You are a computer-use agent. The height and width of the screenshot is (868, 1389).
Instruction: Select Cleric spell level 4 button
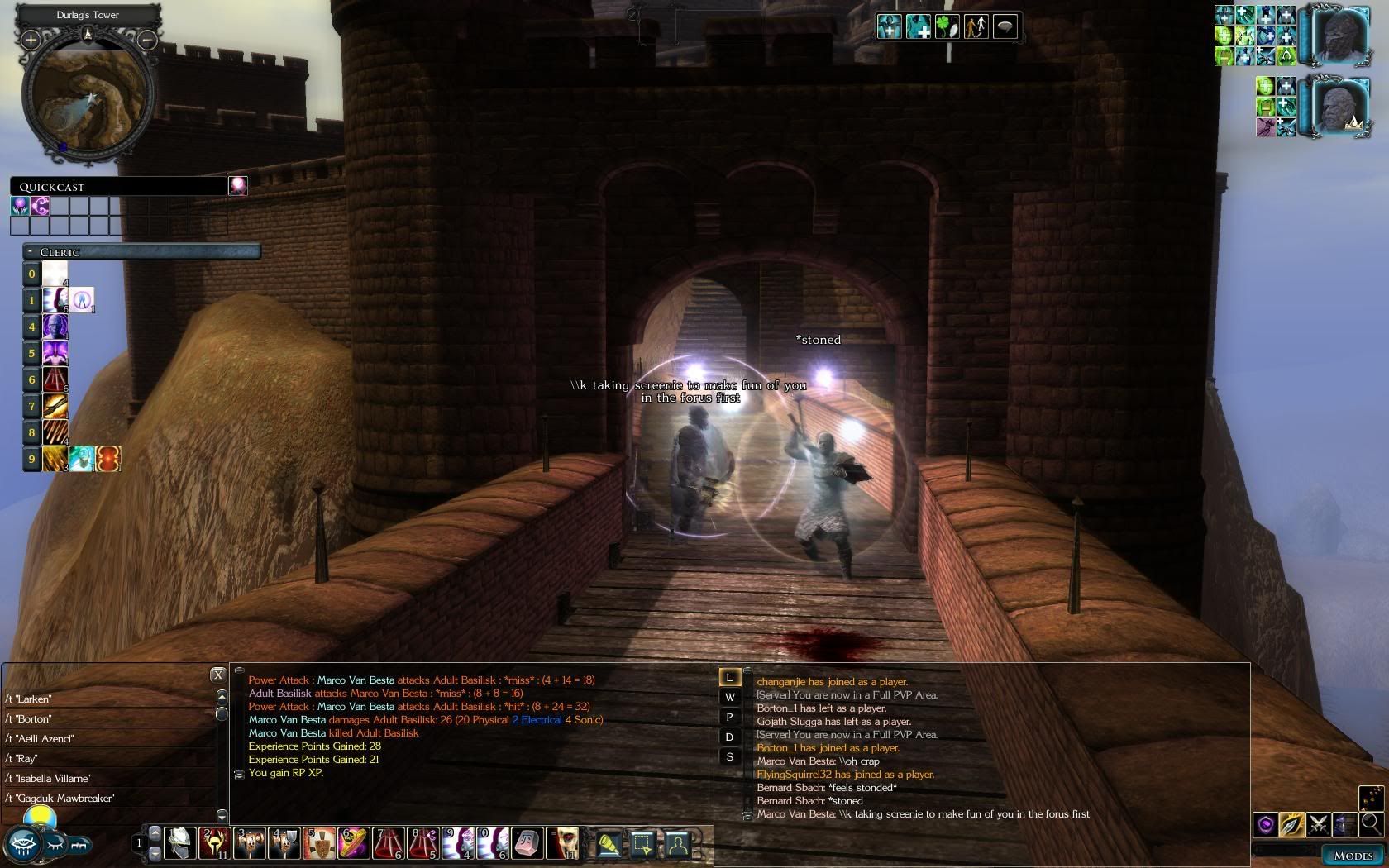pos(32,327)
